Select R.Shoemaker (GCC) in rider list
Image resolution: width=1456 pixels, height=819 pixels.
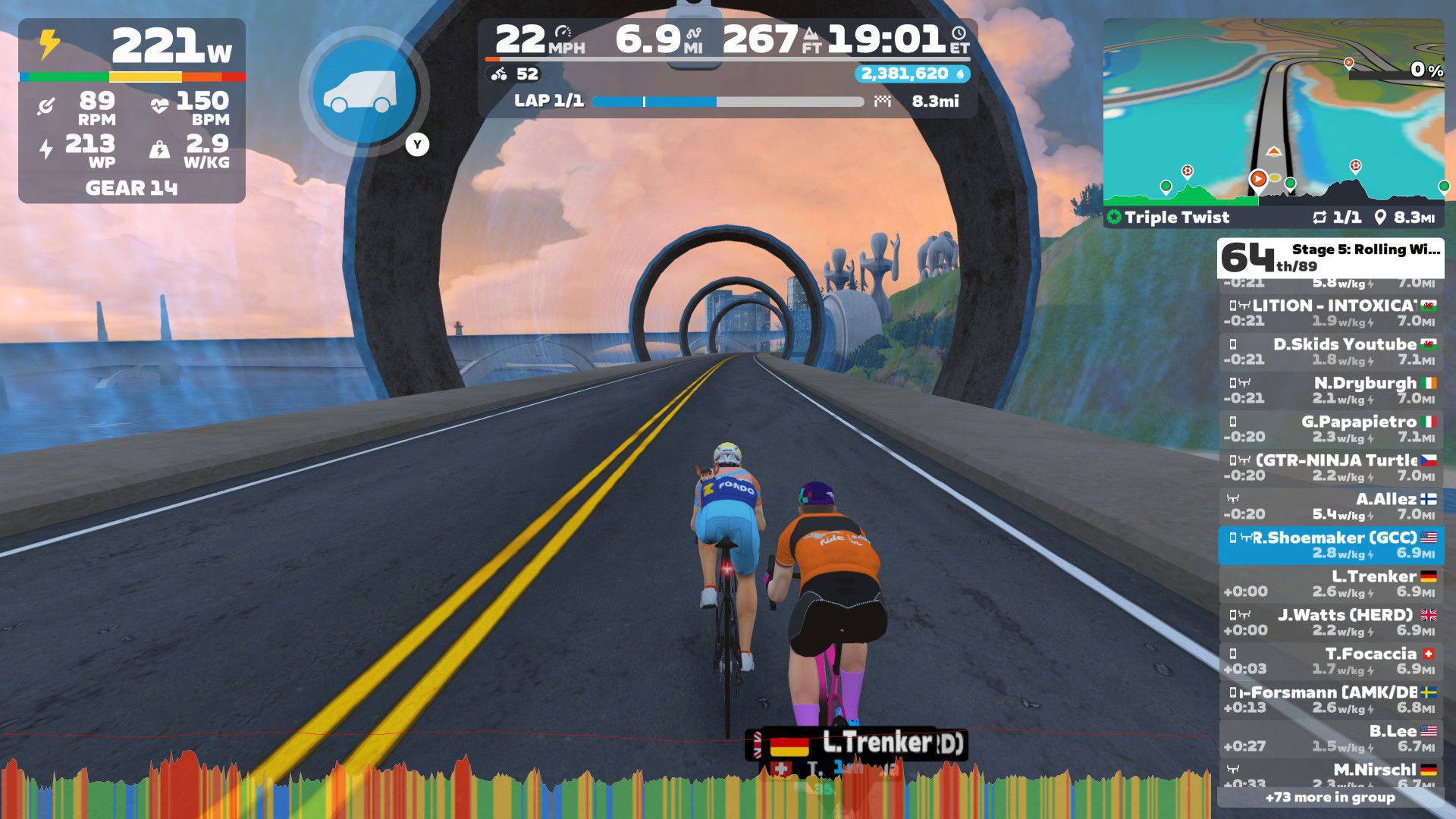point(1330,545)
